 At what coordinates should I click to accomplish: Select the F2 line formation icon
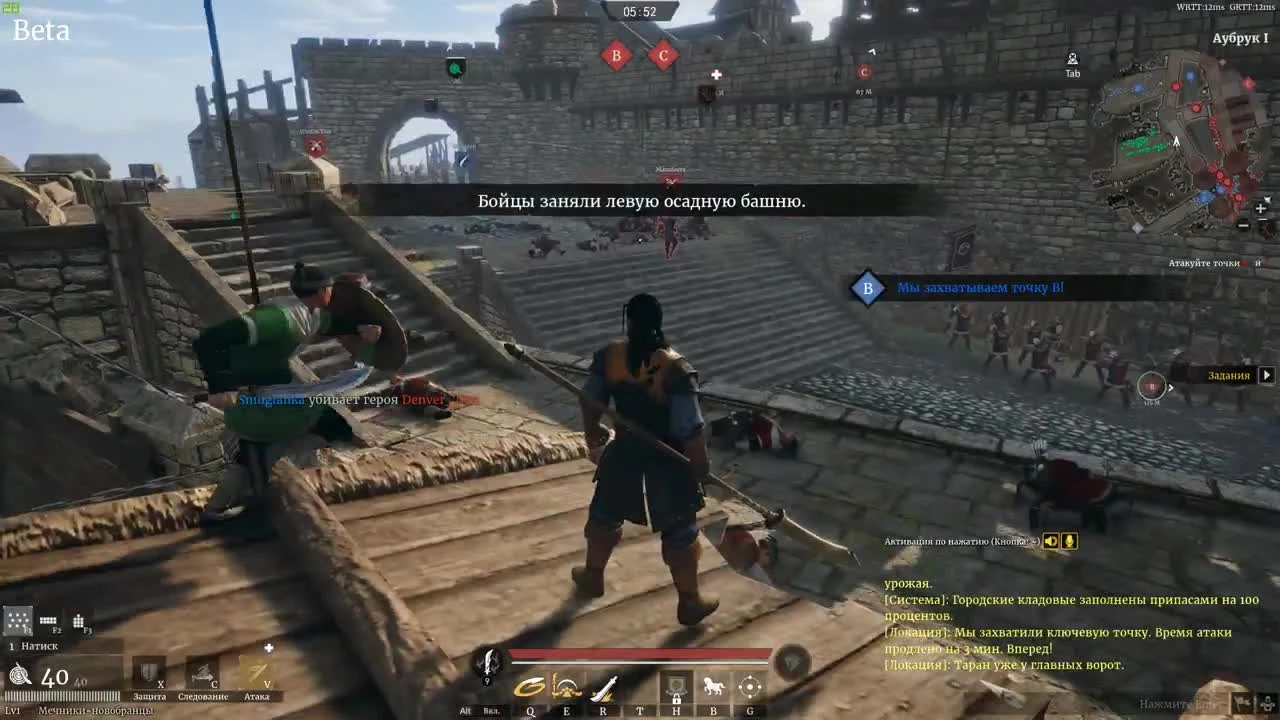(48, 621)
